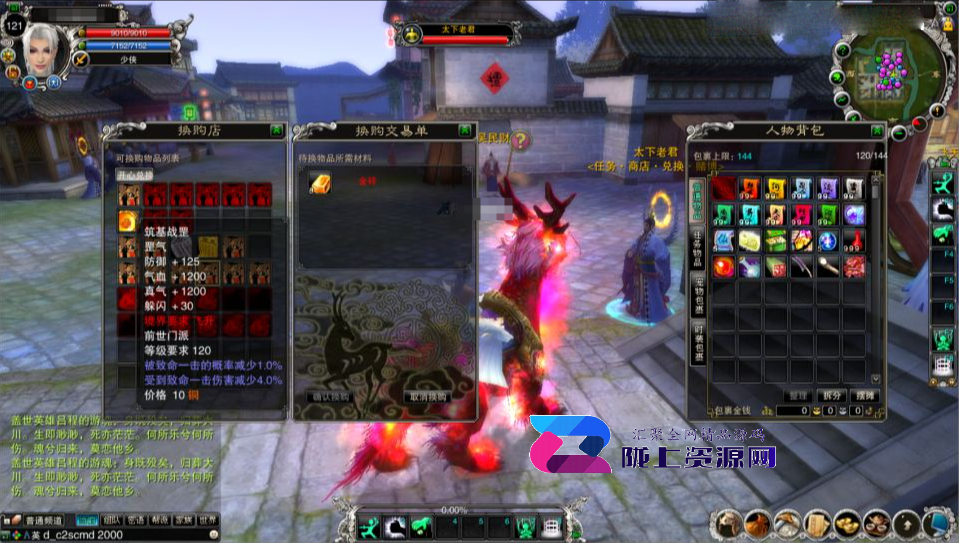
Task: Close the 换购交易单 trade window
Action: point(465,130)
